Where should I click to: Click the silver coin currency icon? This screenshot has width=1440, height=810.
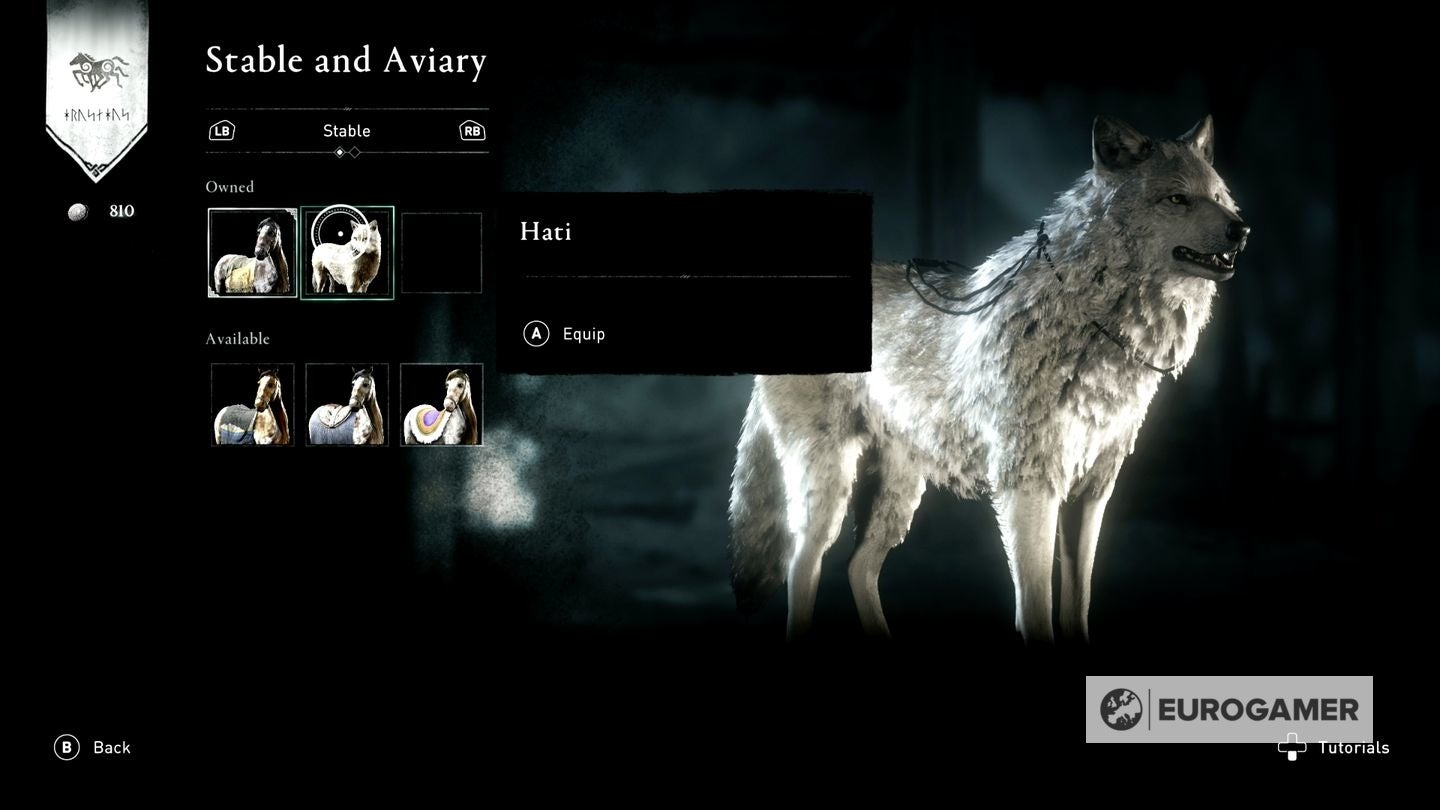[76, 211]
